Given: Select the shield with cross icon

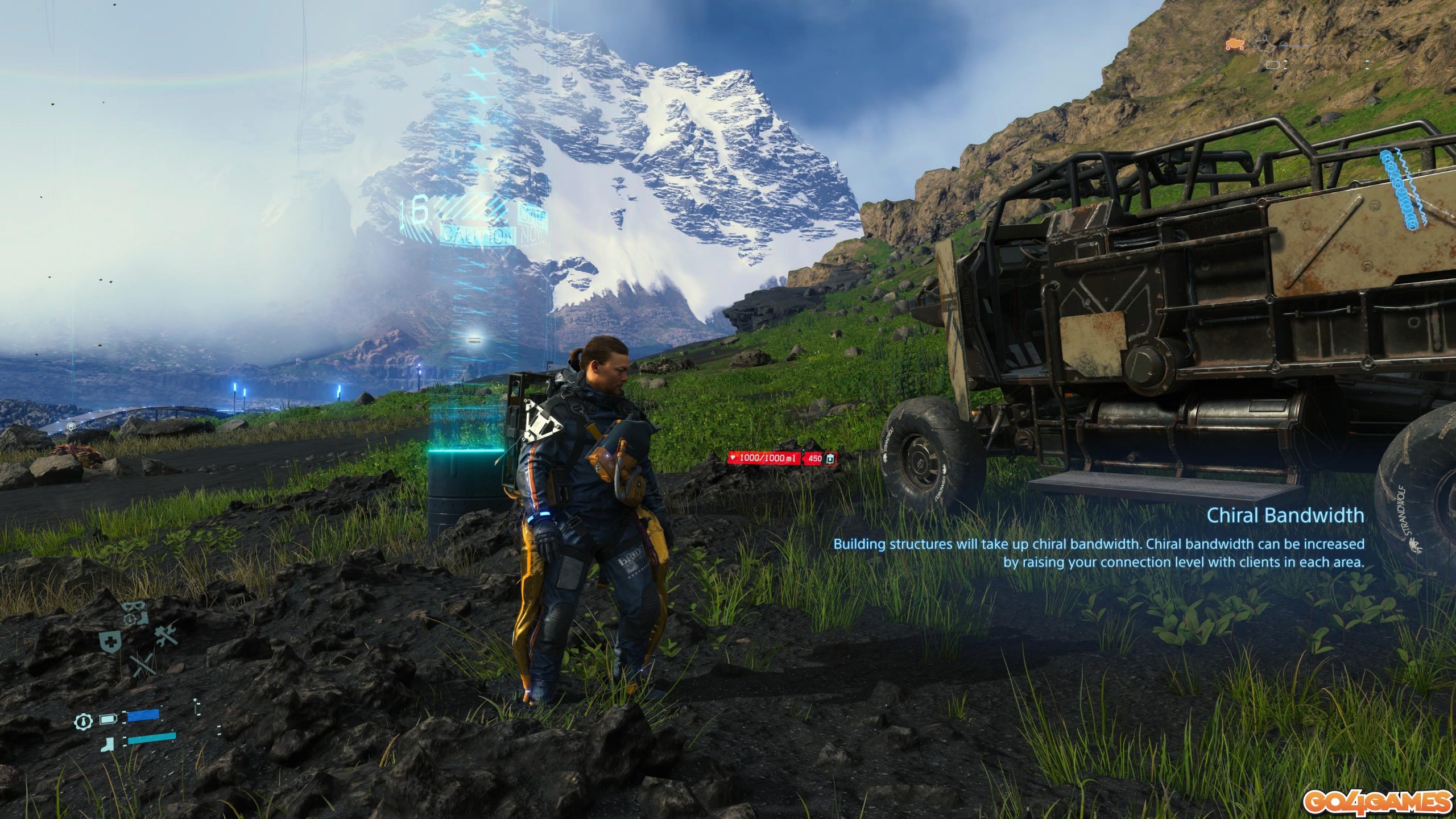Looking at the screenshot, I should click(109, 642).
